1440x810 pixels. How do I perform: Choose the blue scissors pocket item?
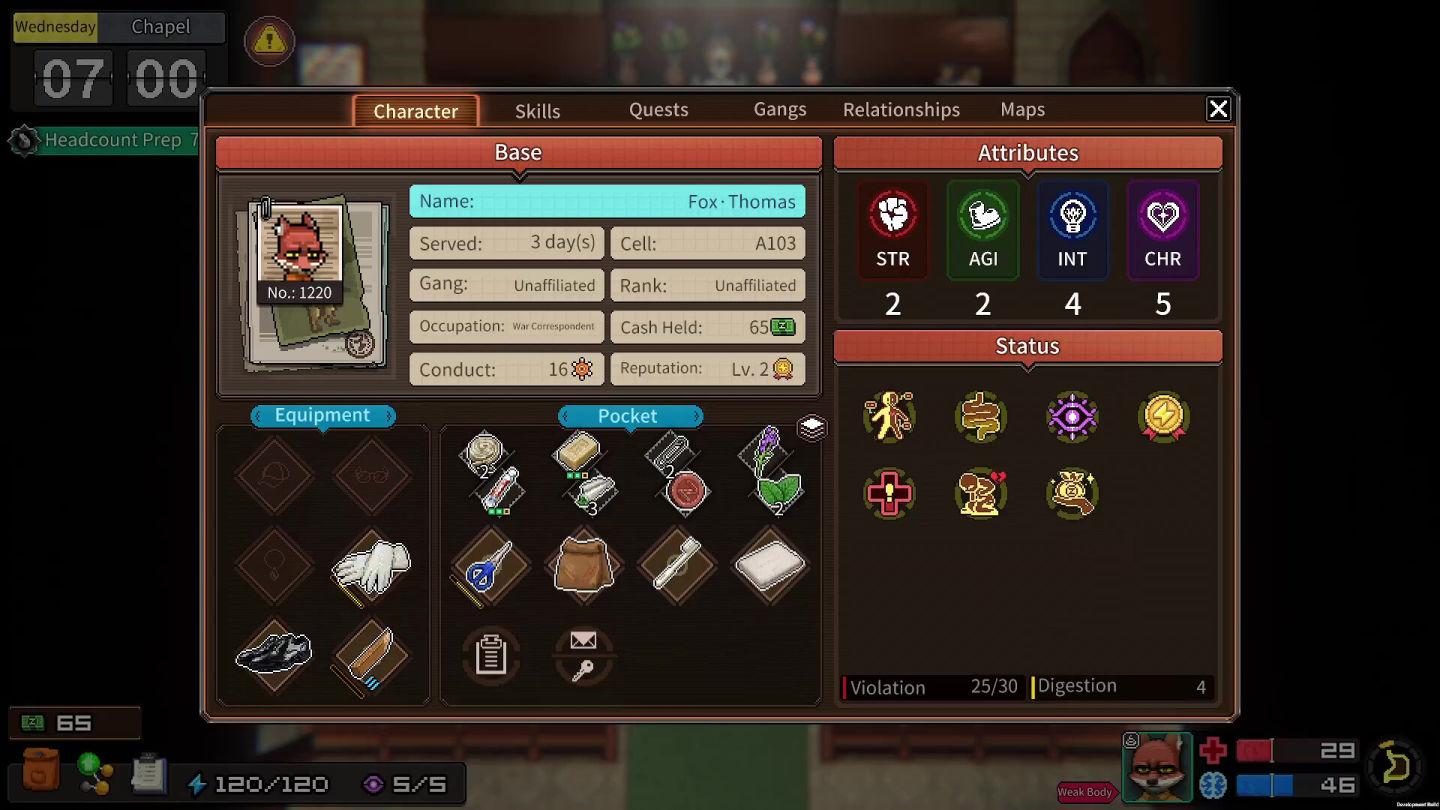pos(490,567)
